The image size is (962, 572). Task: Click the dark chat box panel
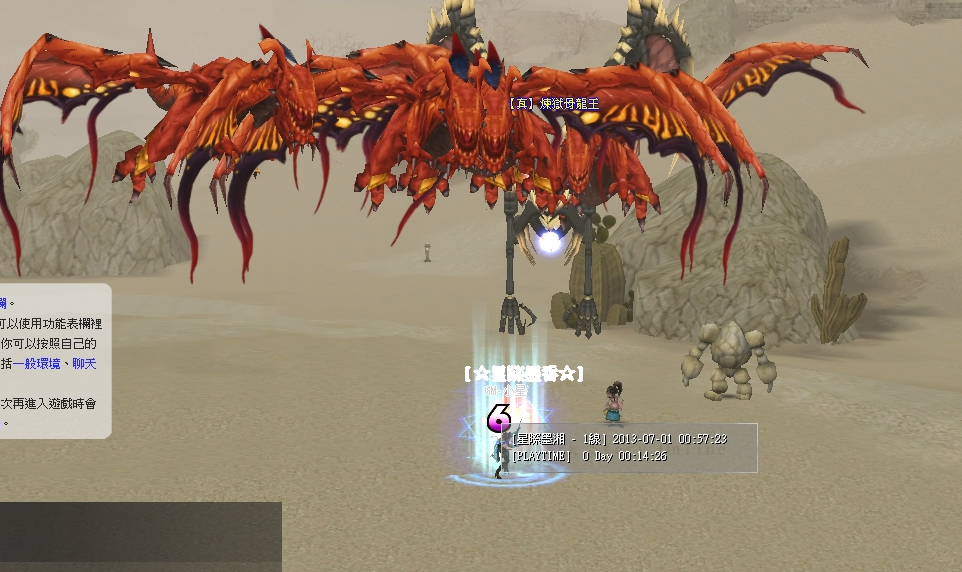[140, 536]
